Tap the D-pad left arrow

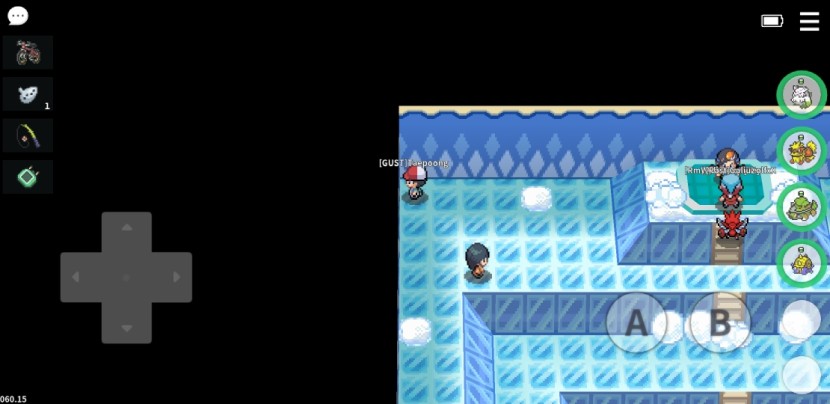tap(77, 277)
